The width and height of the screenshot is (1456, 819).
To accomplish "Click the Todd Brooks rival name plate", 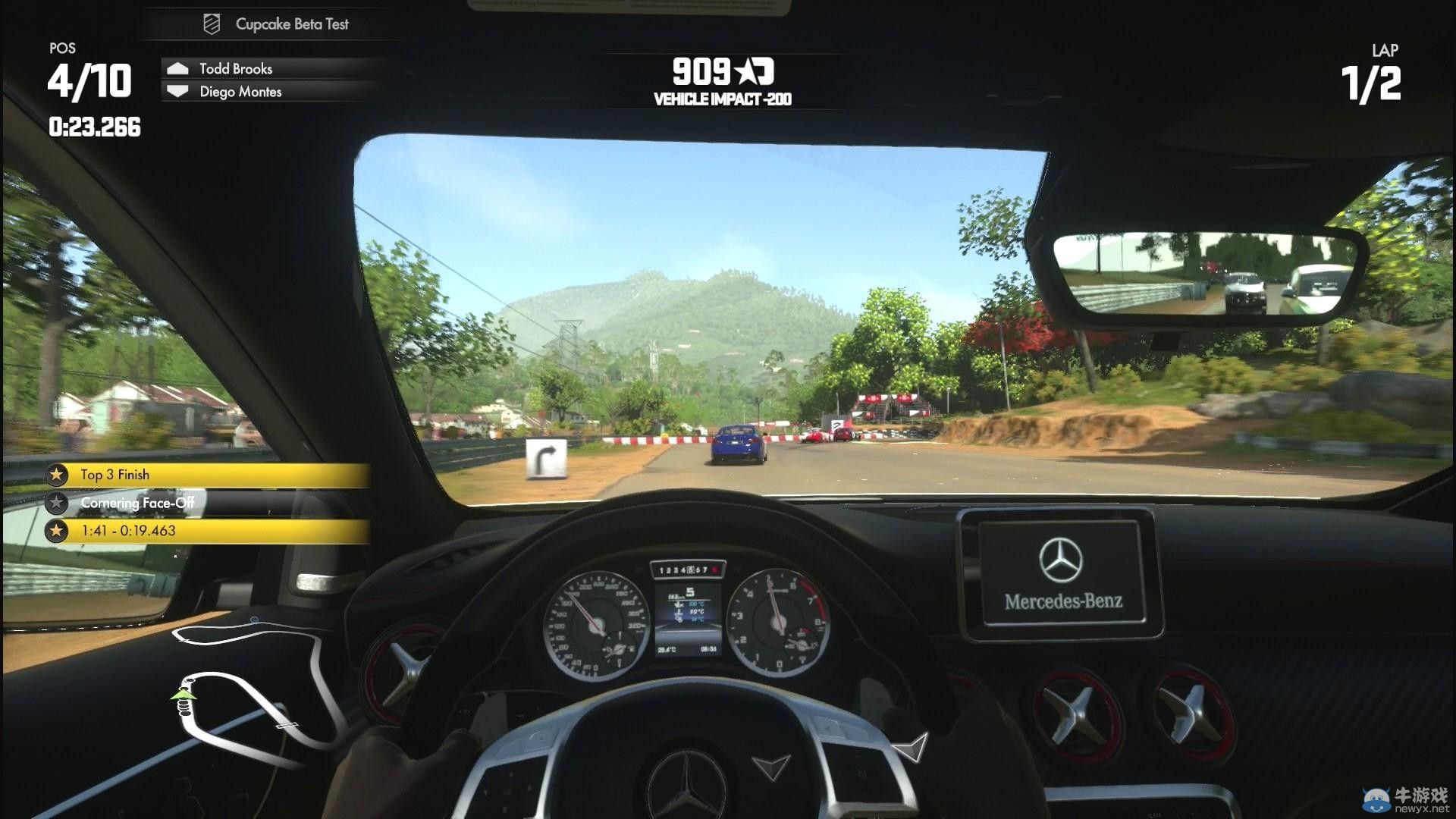I will pos(235,68).
